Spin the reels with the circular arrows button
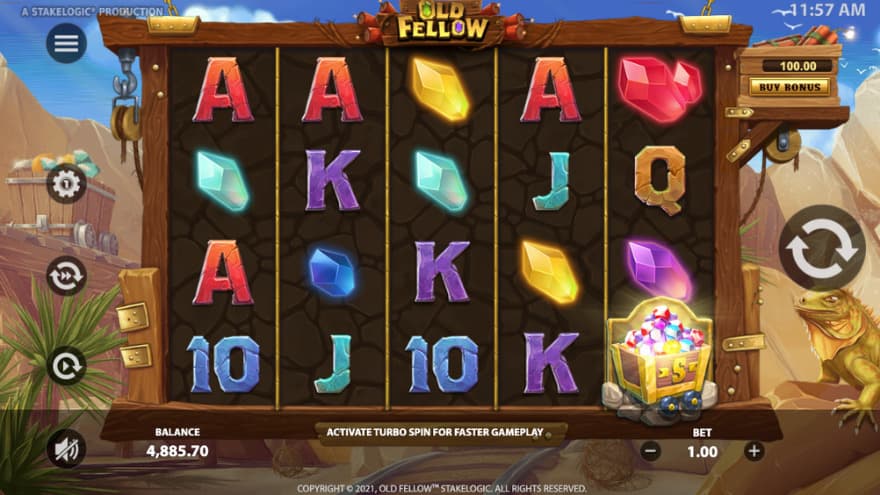This screenshot has width=880, height=495. click(822, 248)
